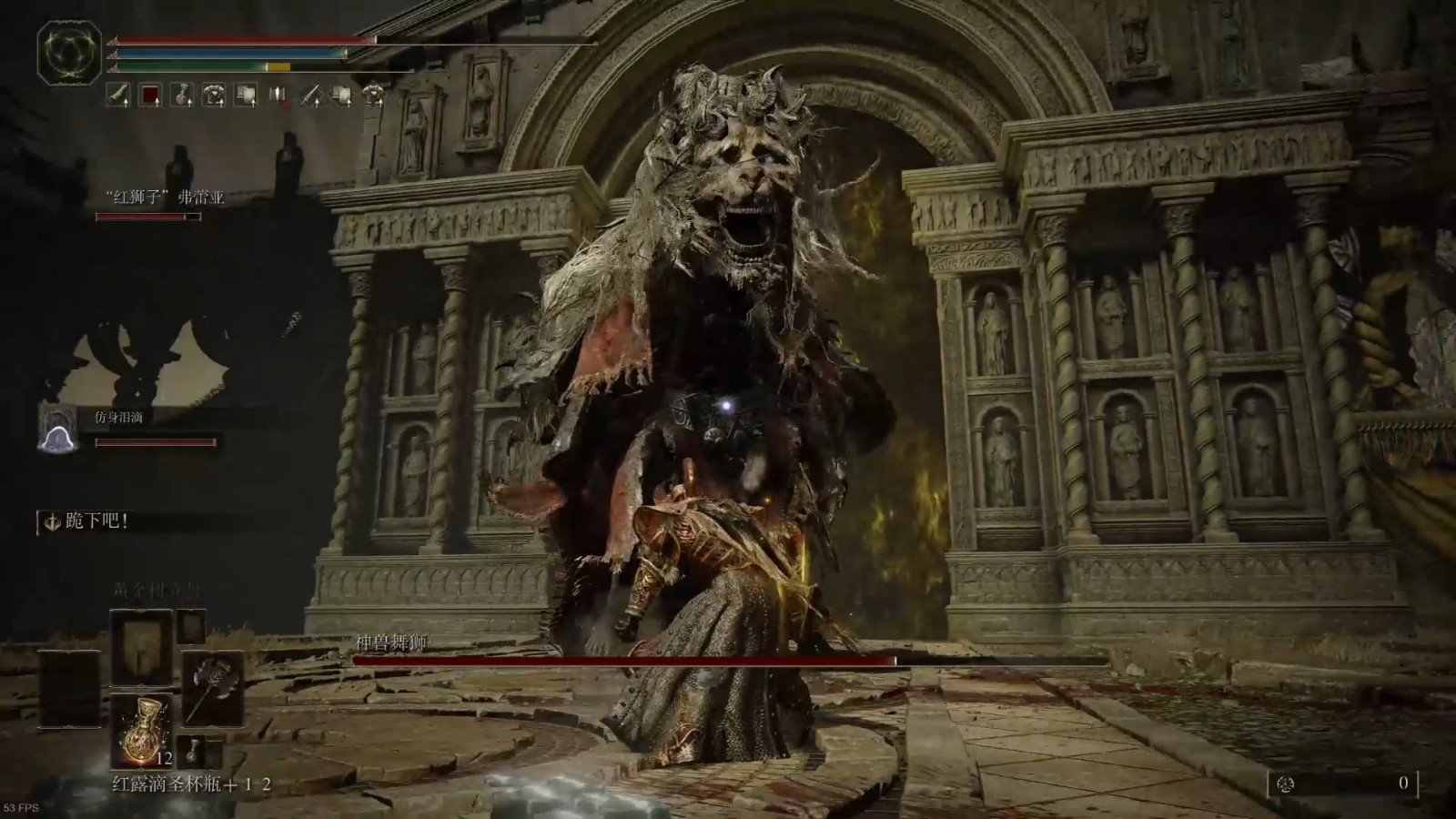The width and height of the screenshot is (1456, 819).
Task: Click the glowing ring great rune icon
Action: (69, 52)
